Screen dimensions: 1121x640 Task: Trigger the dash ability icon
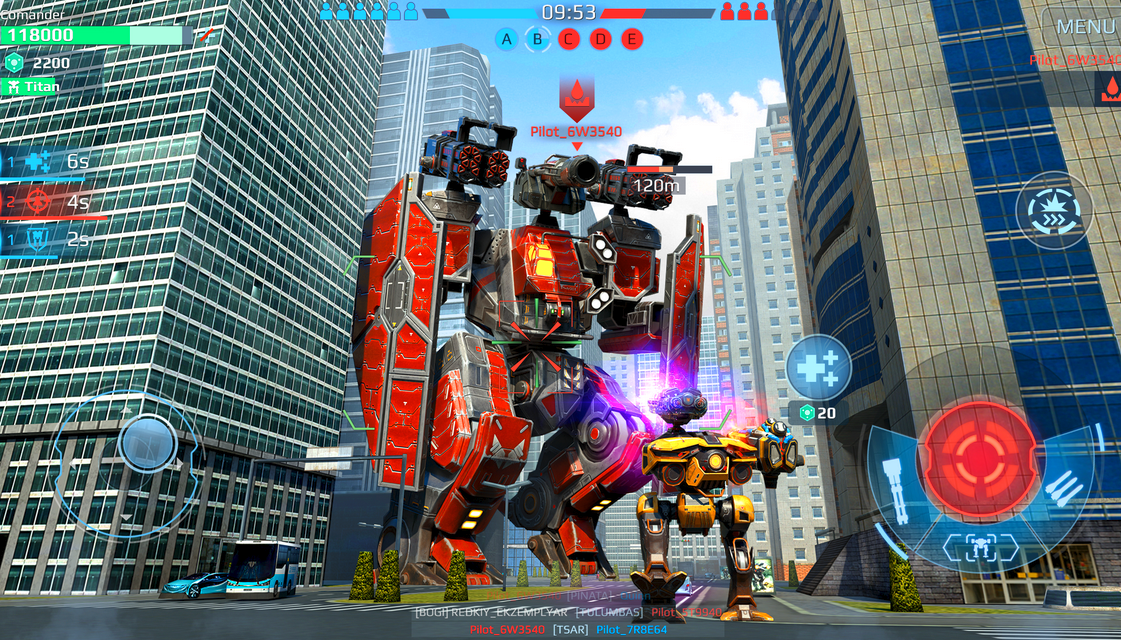[x=1054, y=211]
